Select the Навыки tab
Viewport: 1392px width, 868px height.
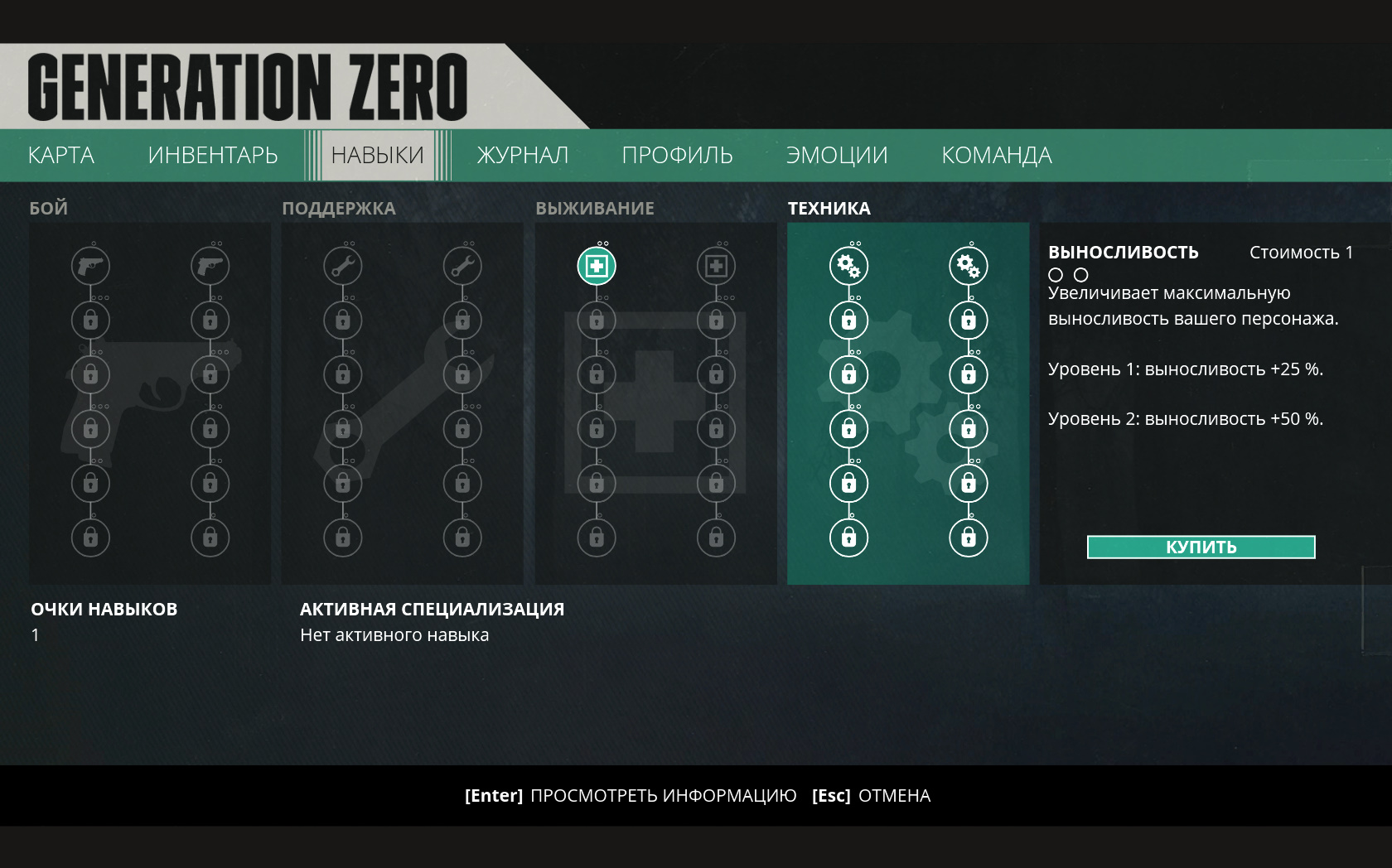pos(377,155)
